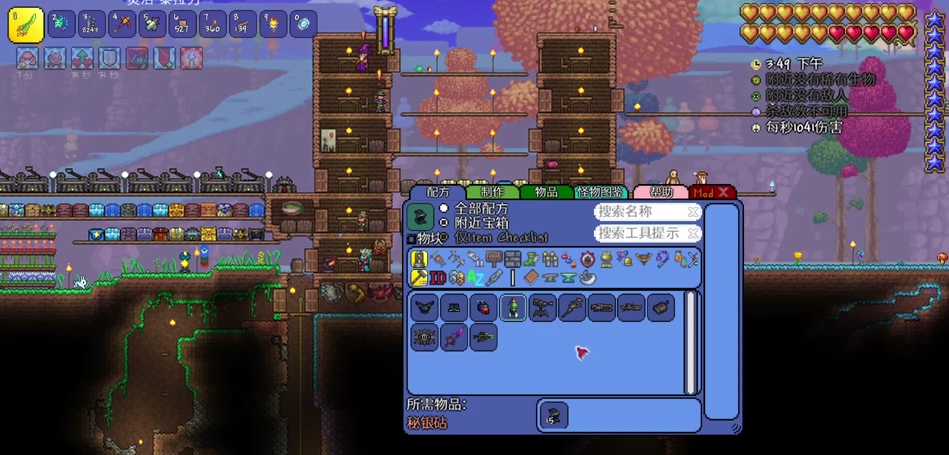This screenshot has width=949, height=455.
Task: Toggle the 物块 checkbox
Action: point(411,239)
